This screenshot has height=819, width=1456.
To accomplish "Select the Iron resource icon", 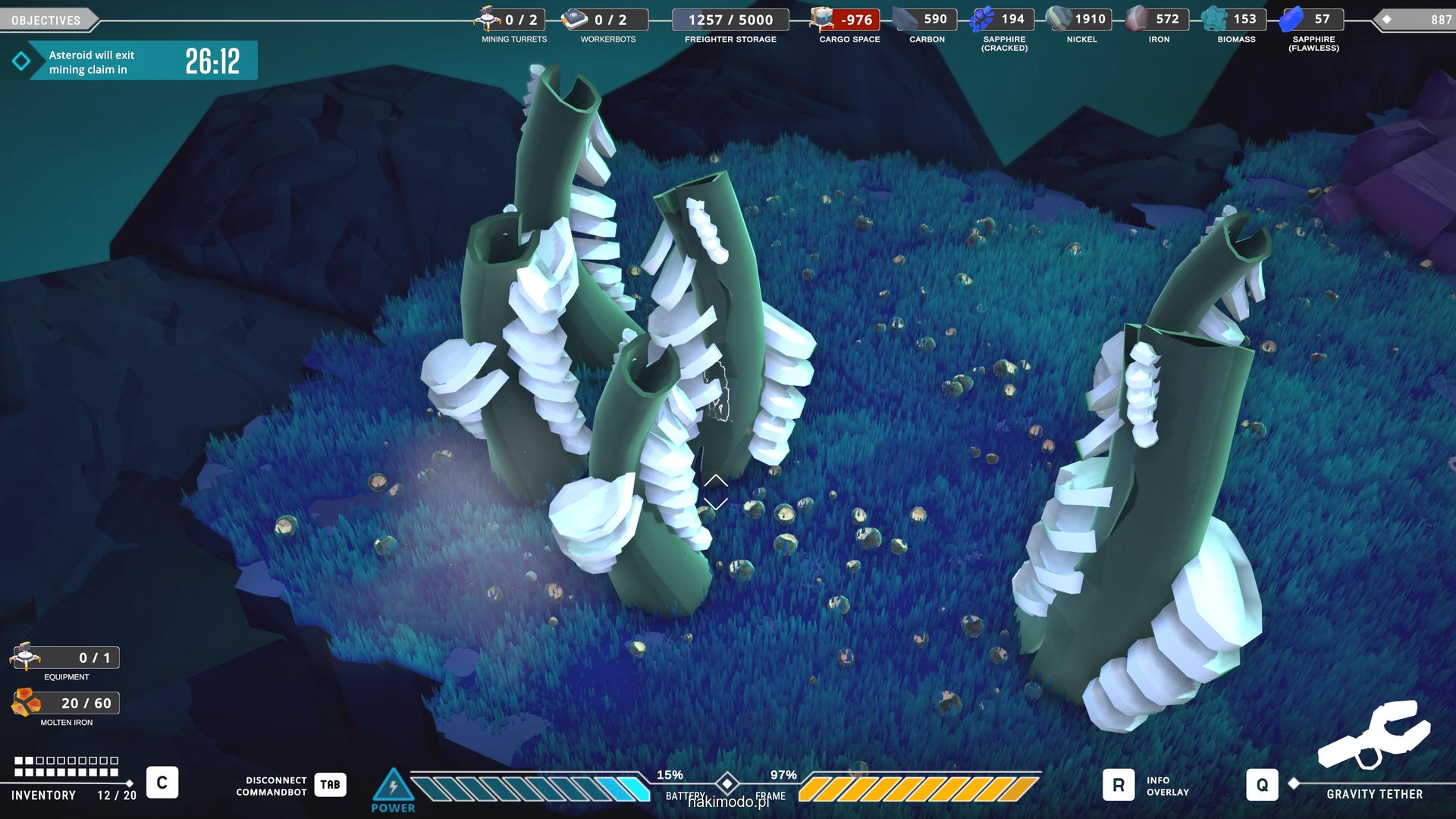I will tap(1137, 19).
